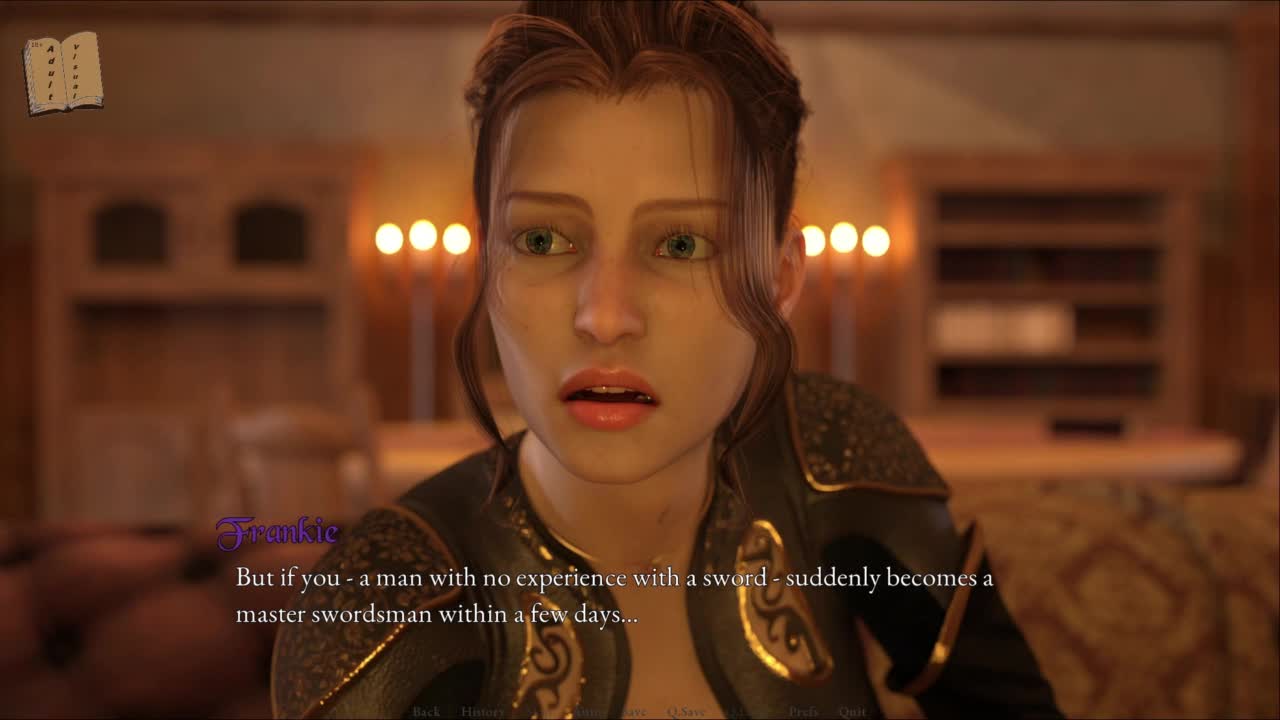This screenshot has height=720, width=1280.
Task: Open the dialogue History log
Action: click(x=482, y=712)
